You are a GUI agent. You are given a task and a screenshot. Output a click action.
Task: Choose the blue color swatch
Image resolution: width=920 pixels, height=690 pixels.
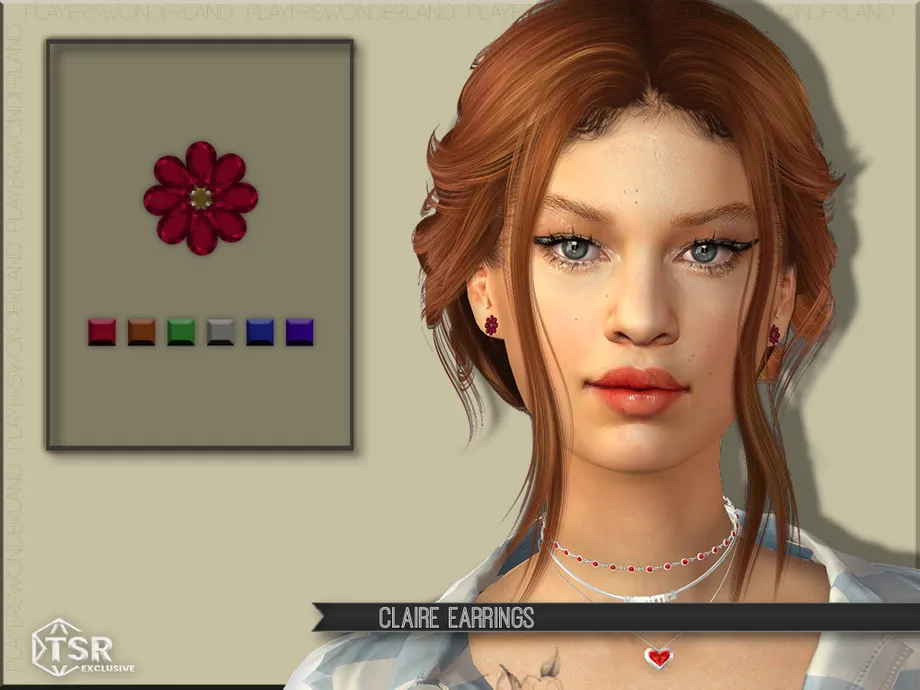click(260, 332)
